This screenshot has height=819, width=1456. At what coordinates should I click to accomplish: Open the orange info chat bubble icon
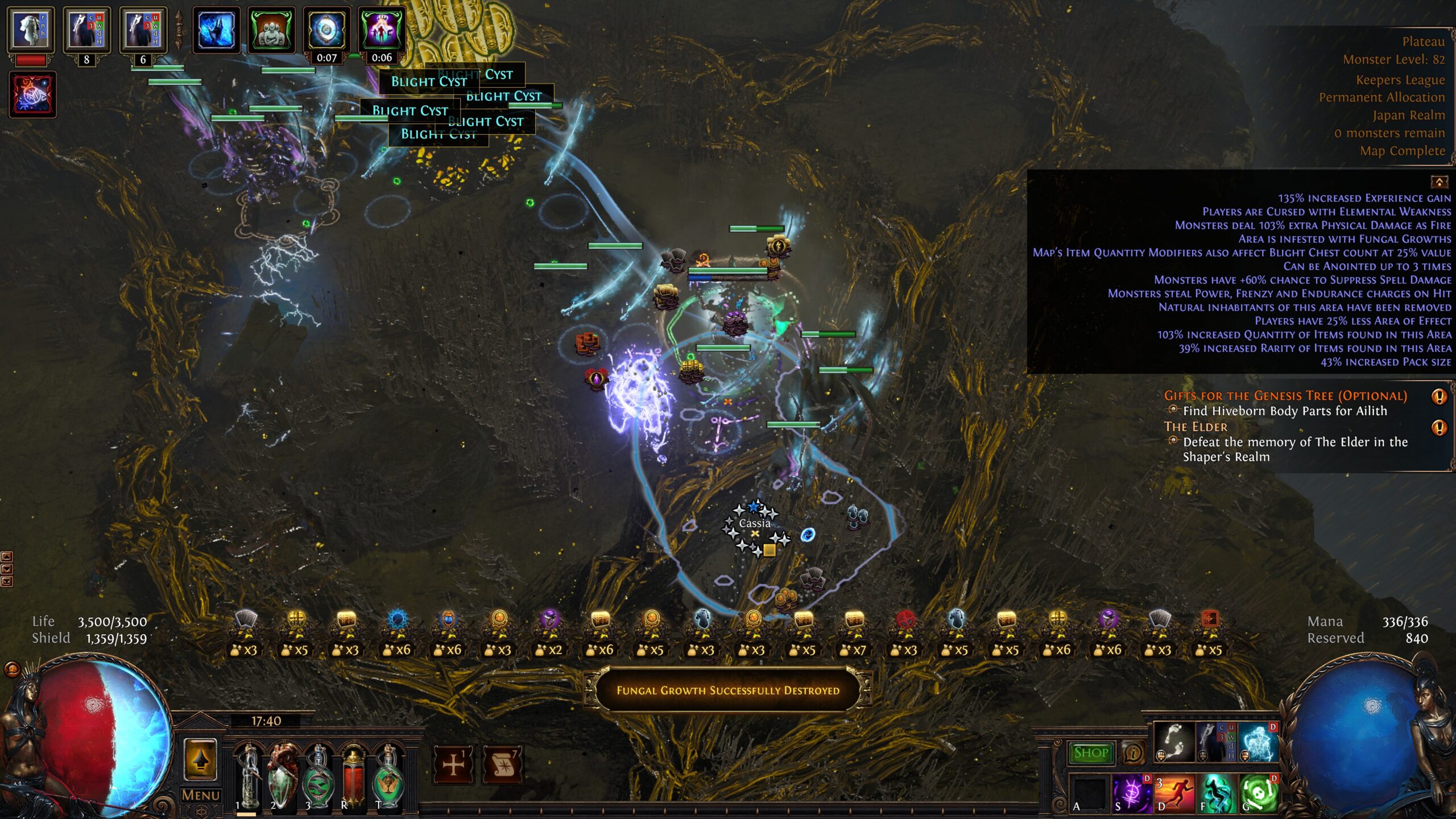[1133, 753]
